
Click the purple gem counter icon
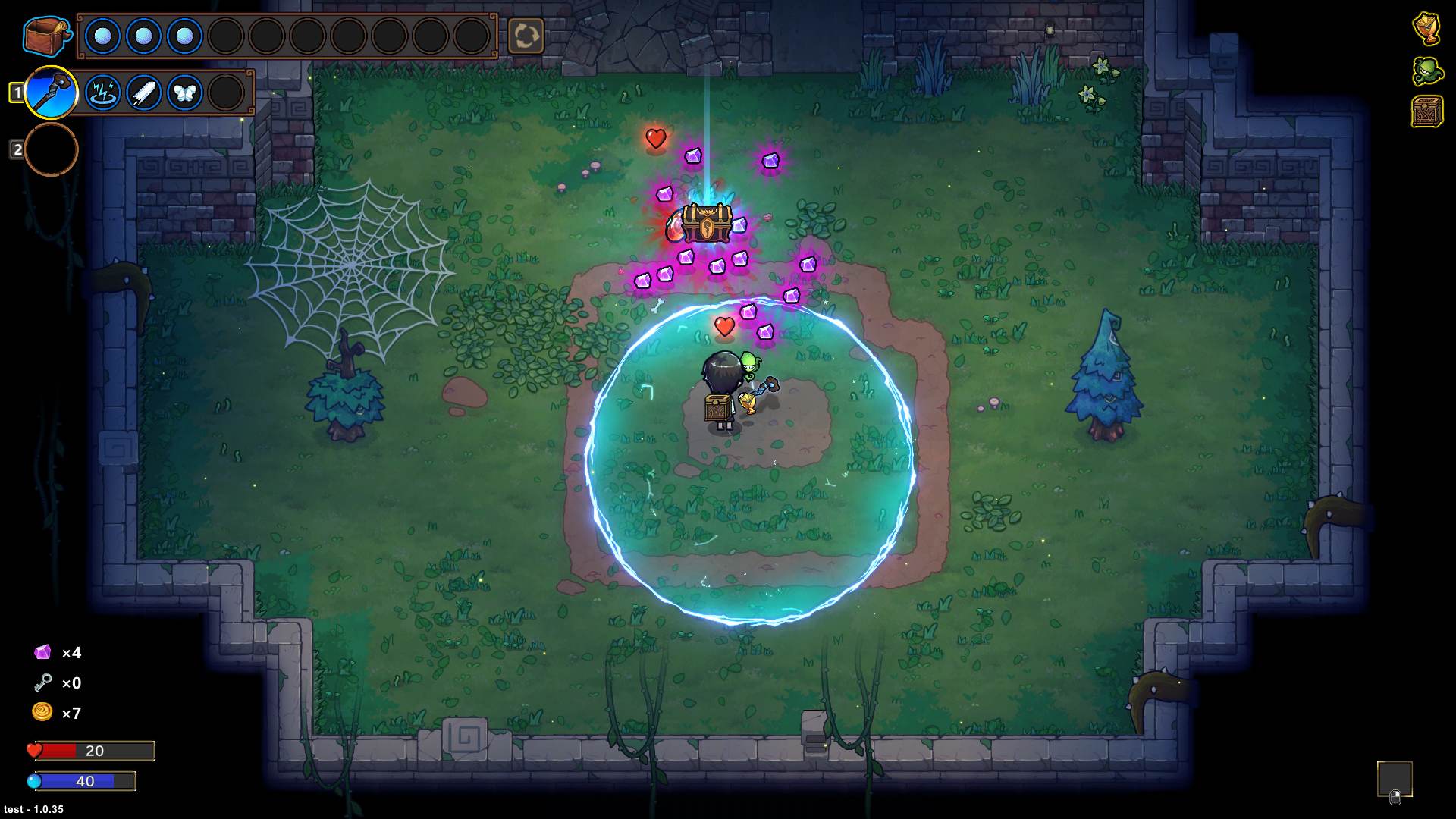(x=42, y=652)
